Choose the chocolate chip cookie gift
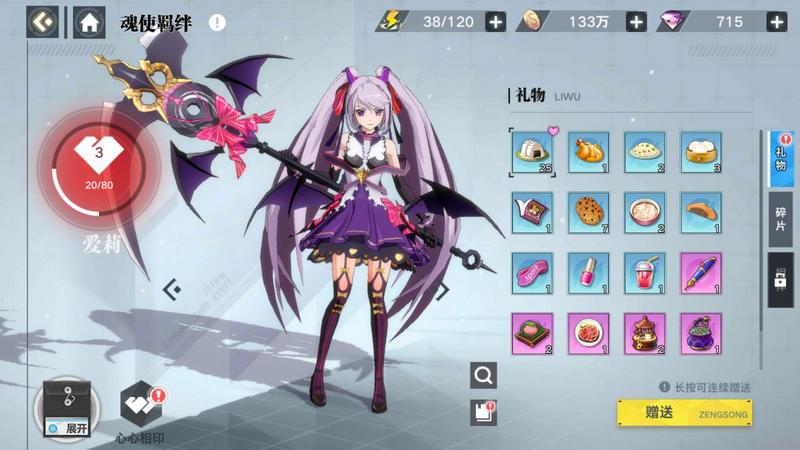 pyautogui.click(x=586, y=211)
